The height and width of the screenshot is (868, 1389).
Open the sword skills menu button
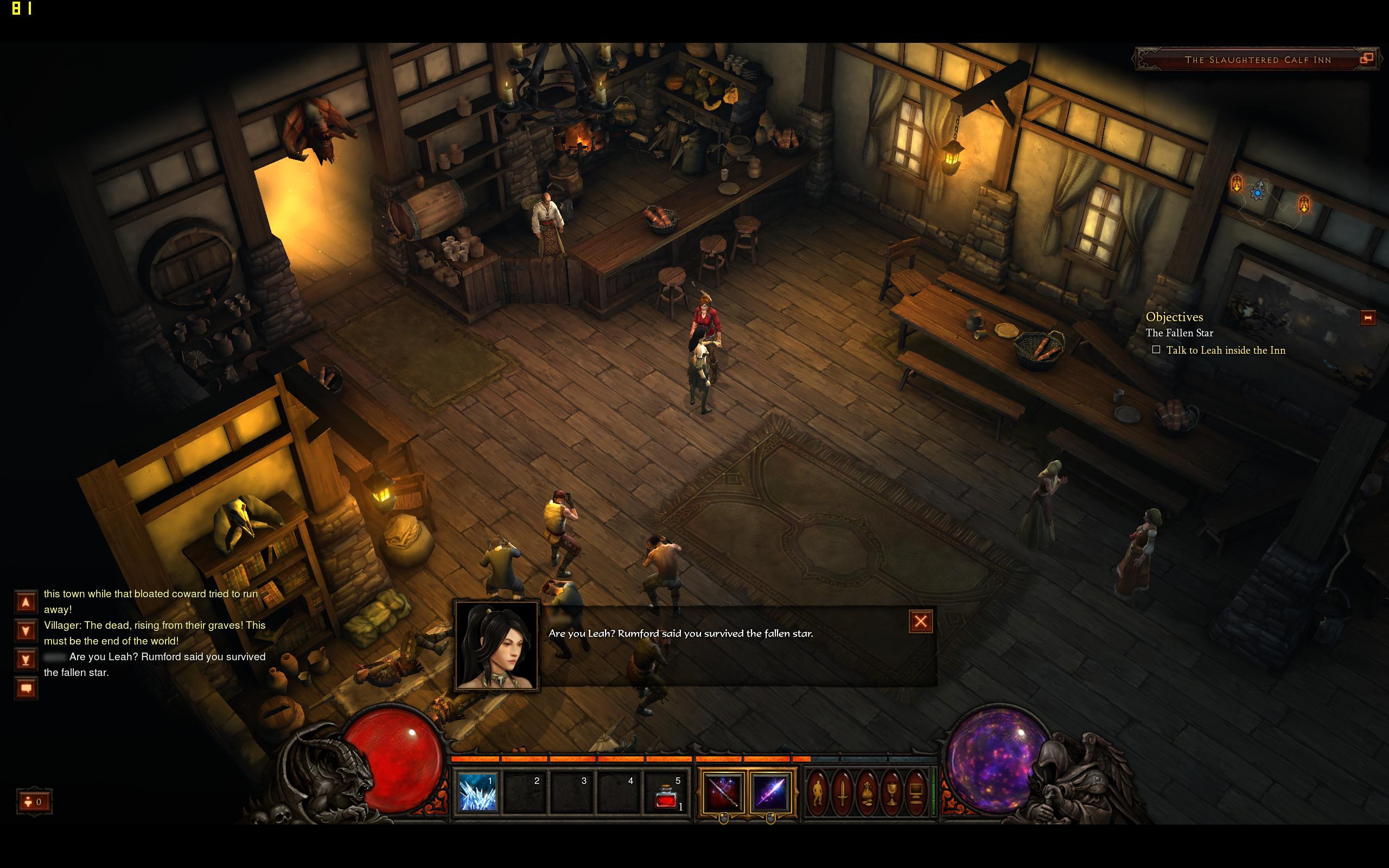pyautogui.click(x=842, y=793)
